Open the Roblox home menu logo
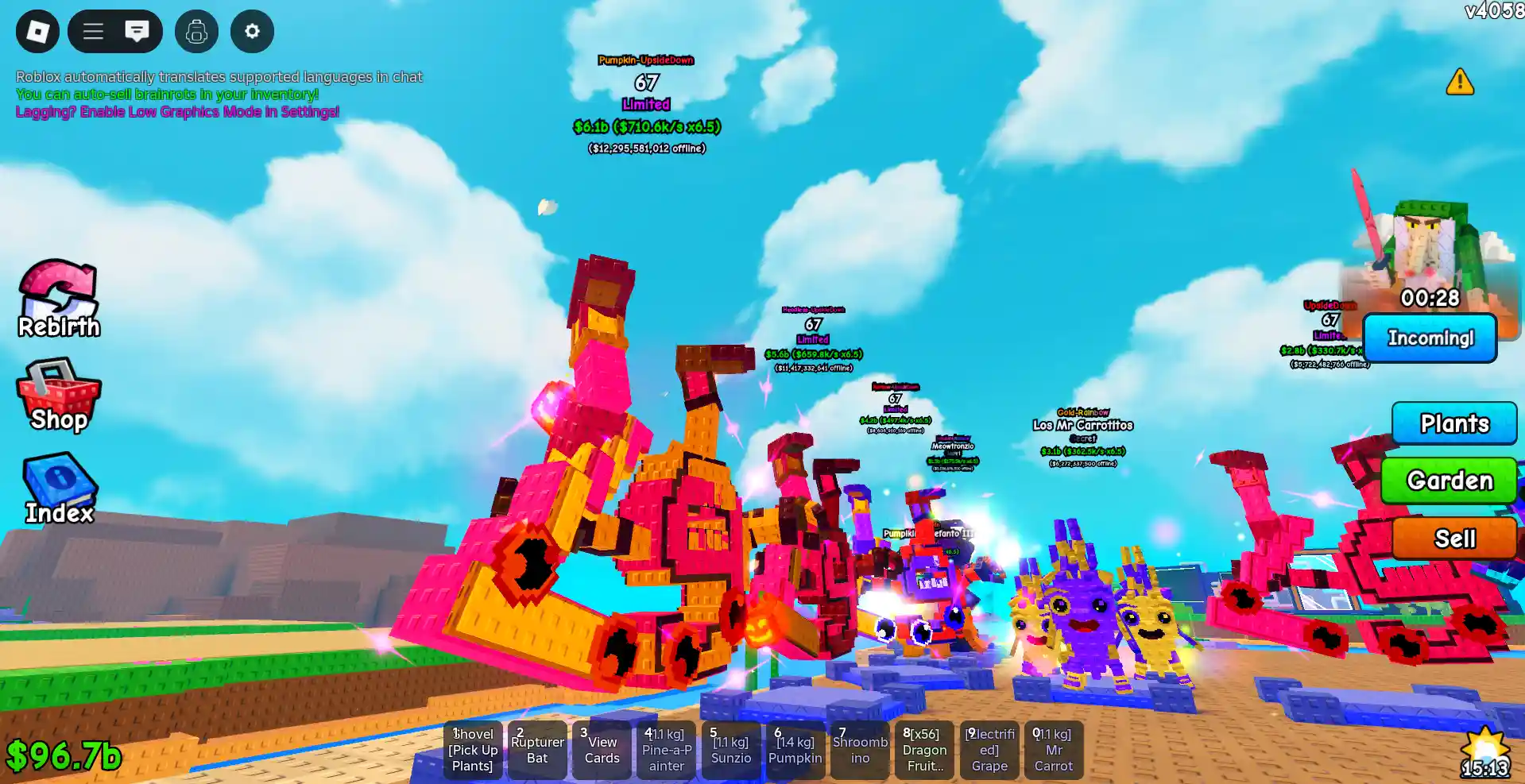1525x784 pixels. tap(37, 32)
